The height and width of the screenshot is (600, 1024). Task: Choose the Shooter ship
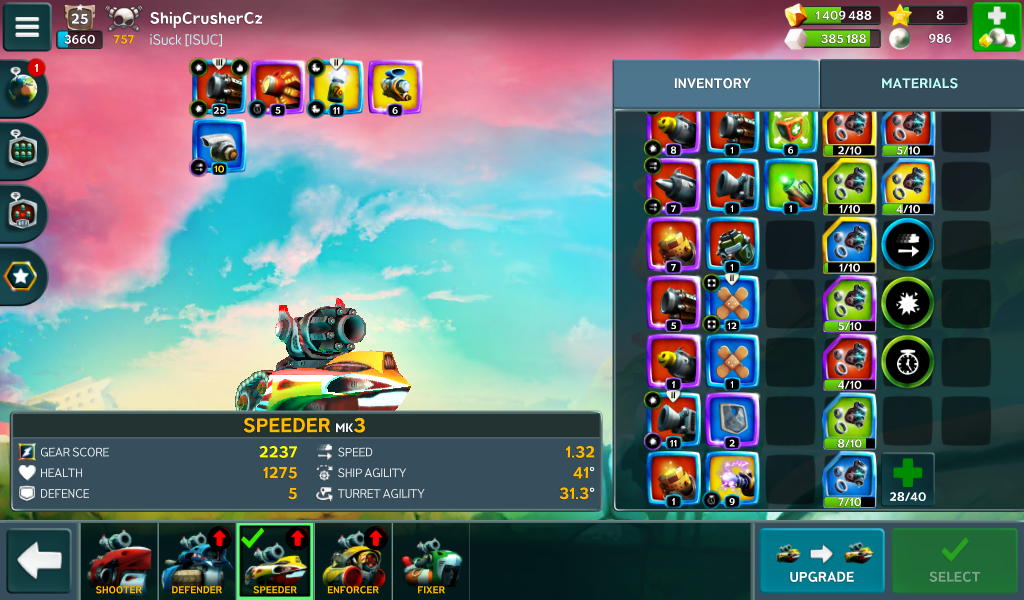119,561
